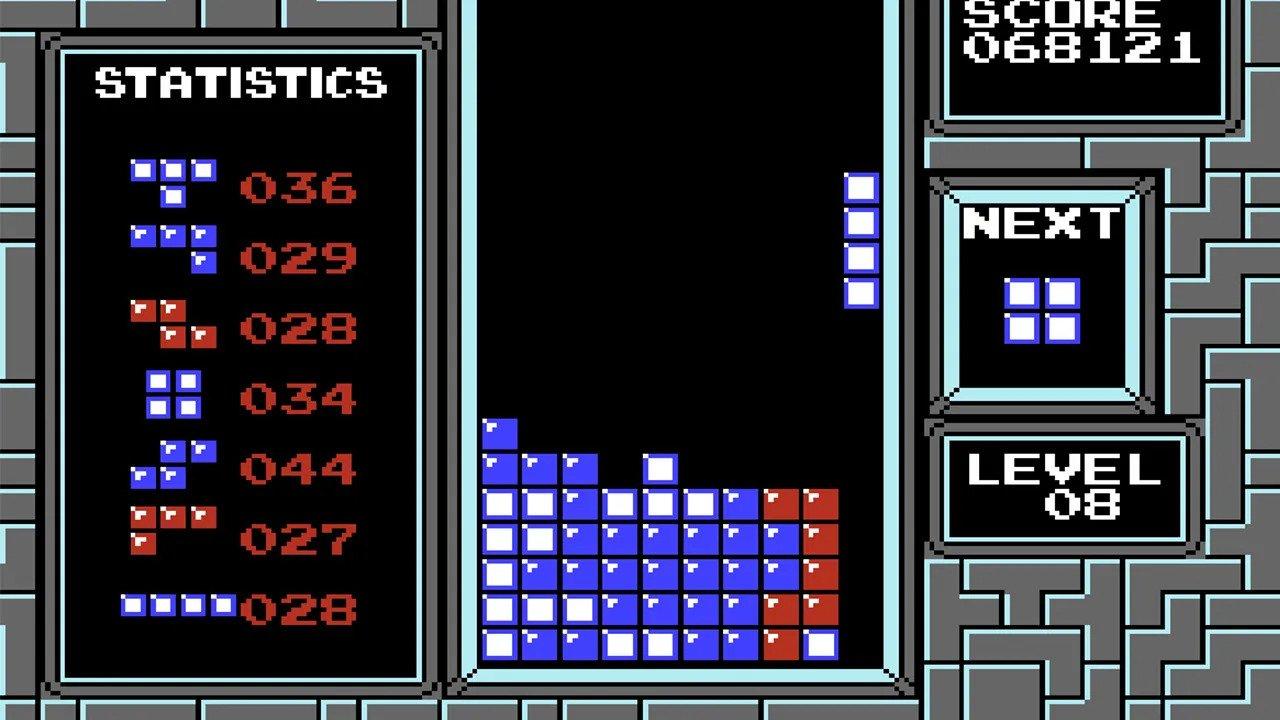The height and width of the screenshot is (720, 1280).
Task: Select the T-piece icon in Statistics
Action: (x=172, y=178)
